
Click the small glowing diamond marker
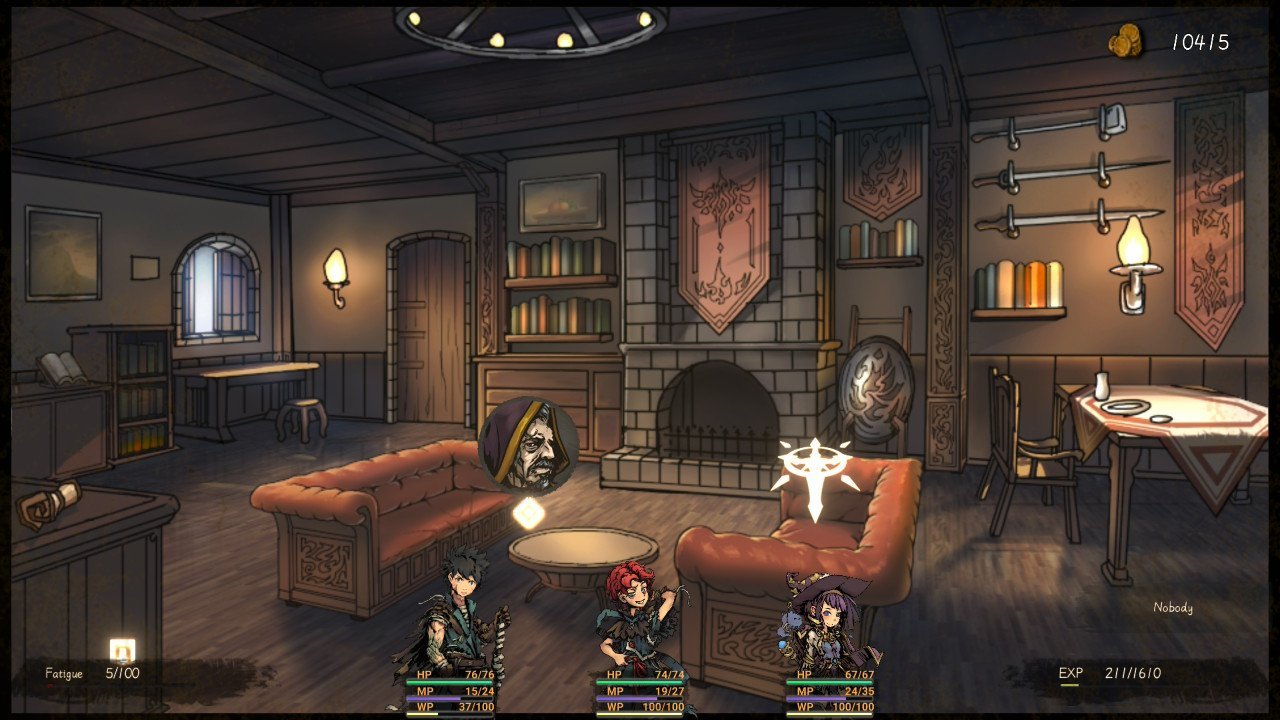[x=528, y=512]
